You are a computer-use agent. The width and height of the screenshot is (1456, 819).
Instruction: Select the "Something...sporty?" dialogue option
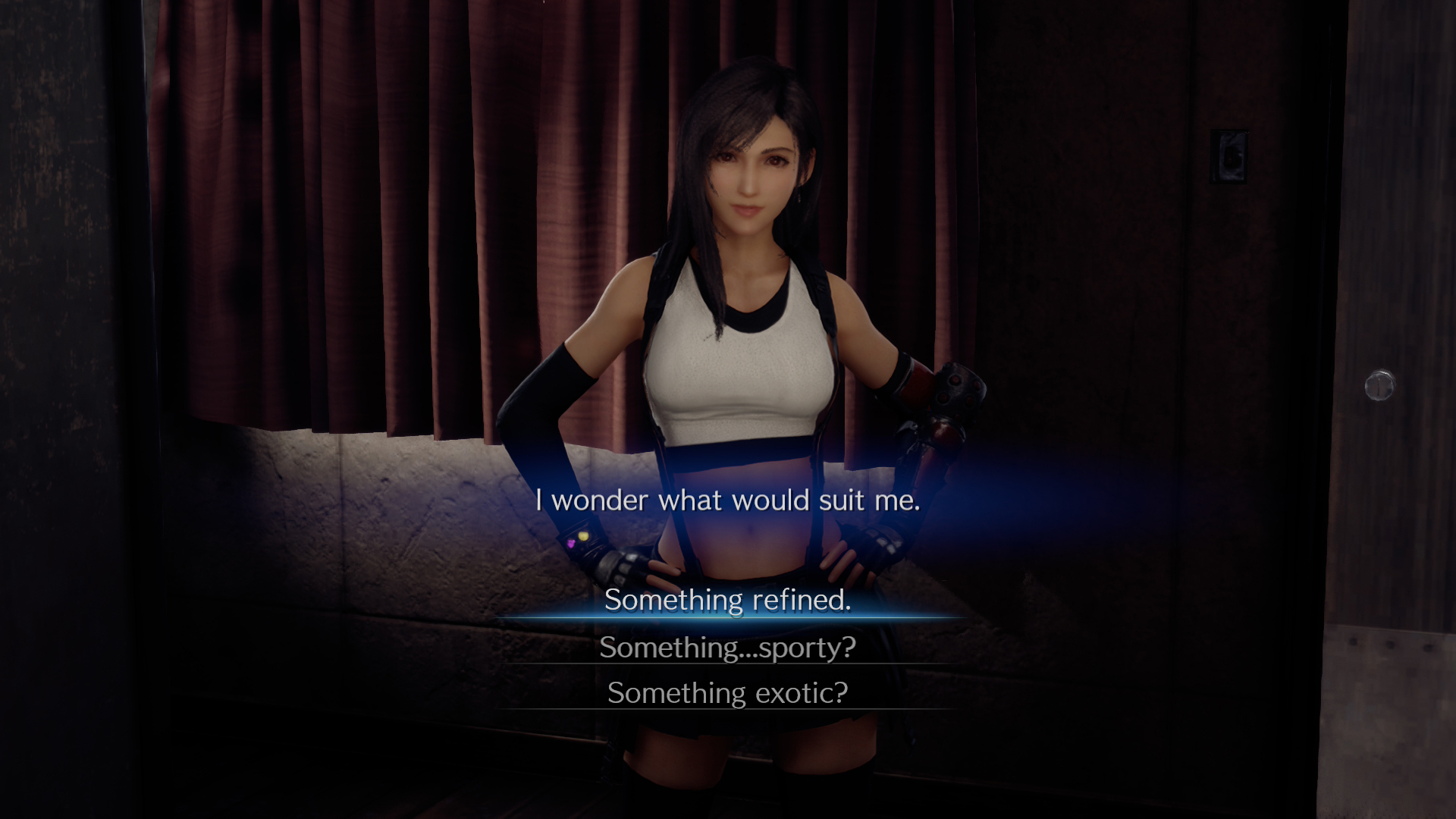pos(727,647)
